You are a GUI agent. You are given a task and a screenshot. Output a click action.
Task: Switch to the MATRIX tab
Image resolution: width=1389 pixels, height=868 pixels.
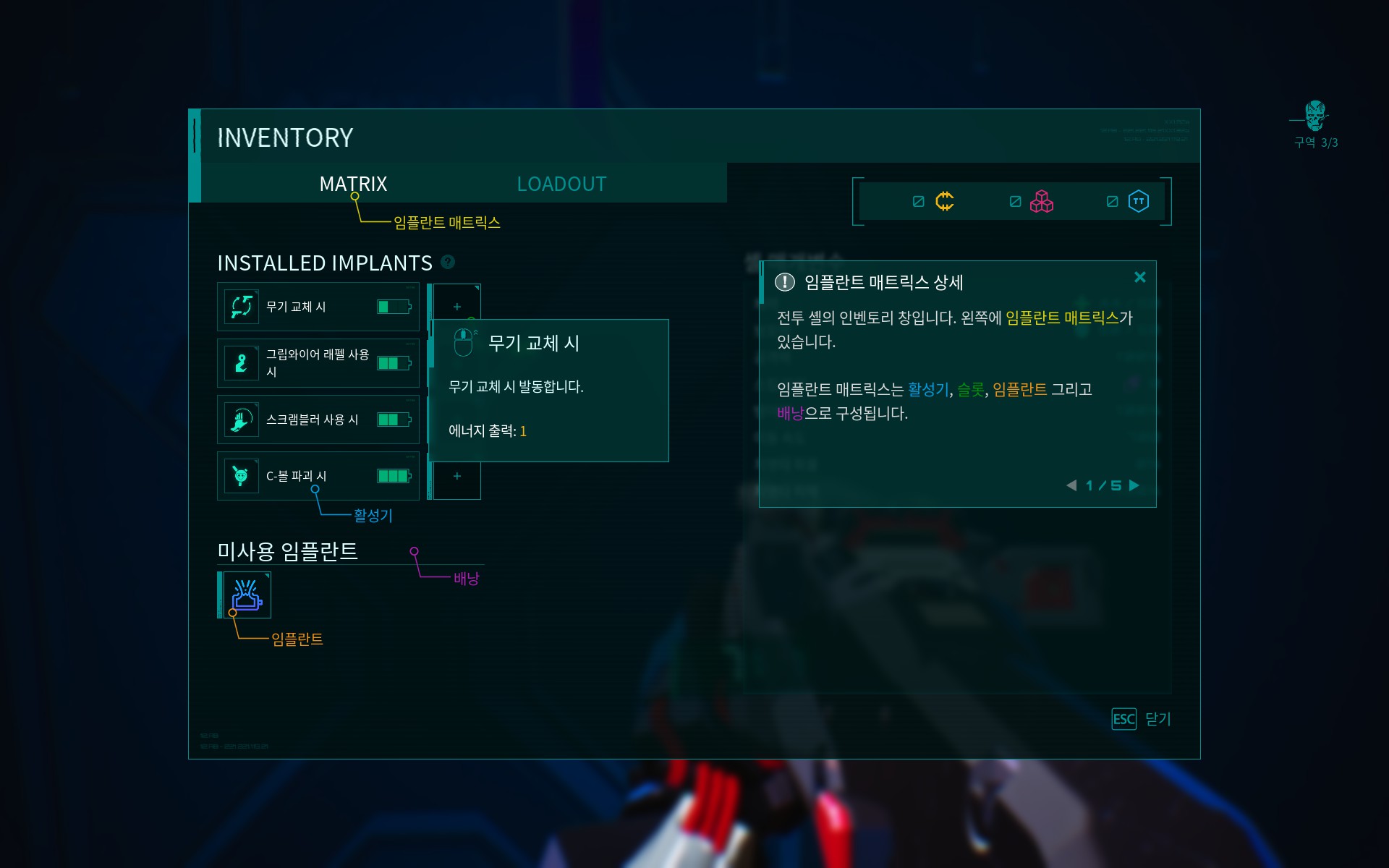coord(353,184)
